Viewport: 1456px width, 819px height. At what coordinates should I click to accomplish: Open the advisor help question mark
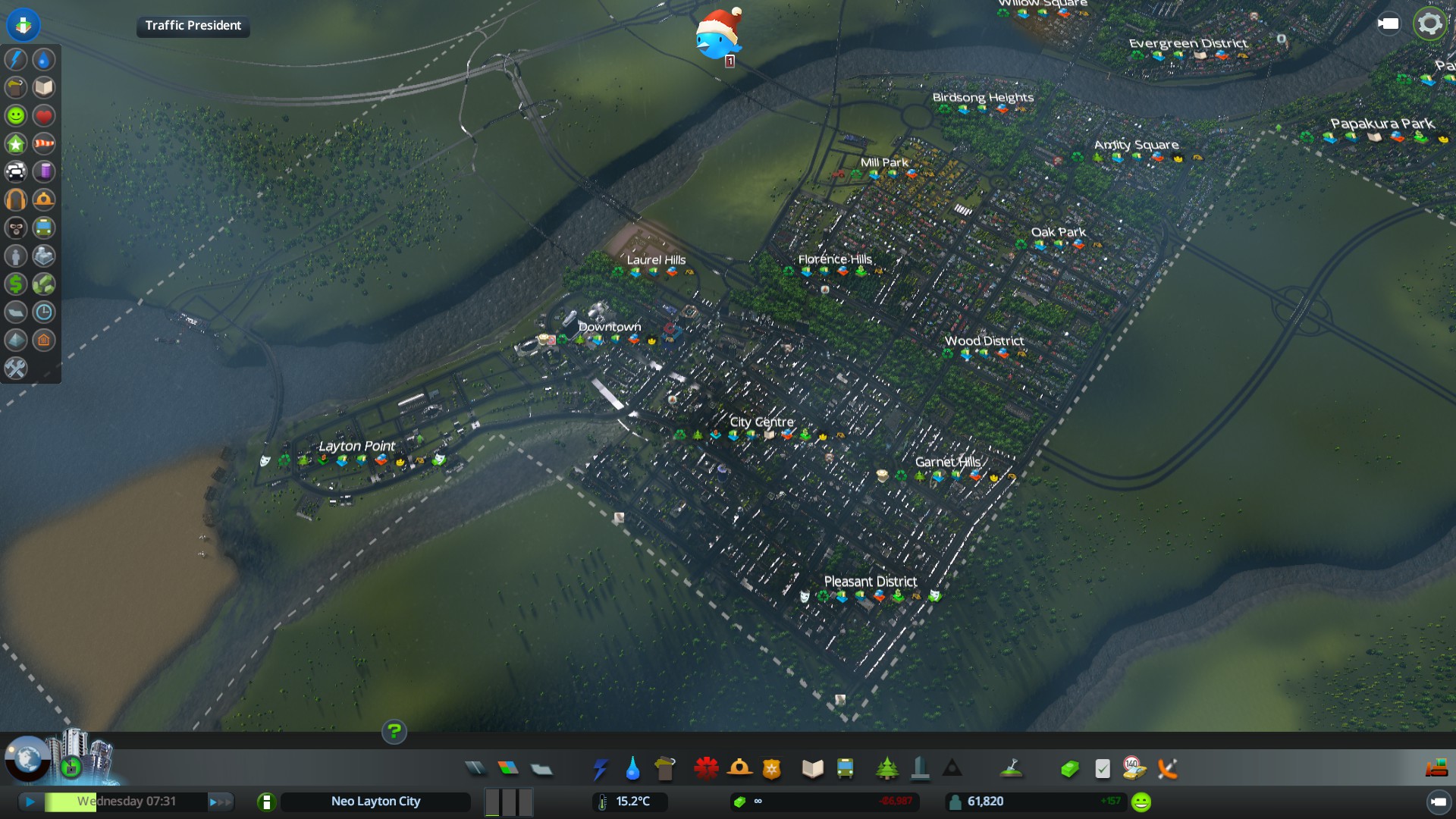click(394, 732)
